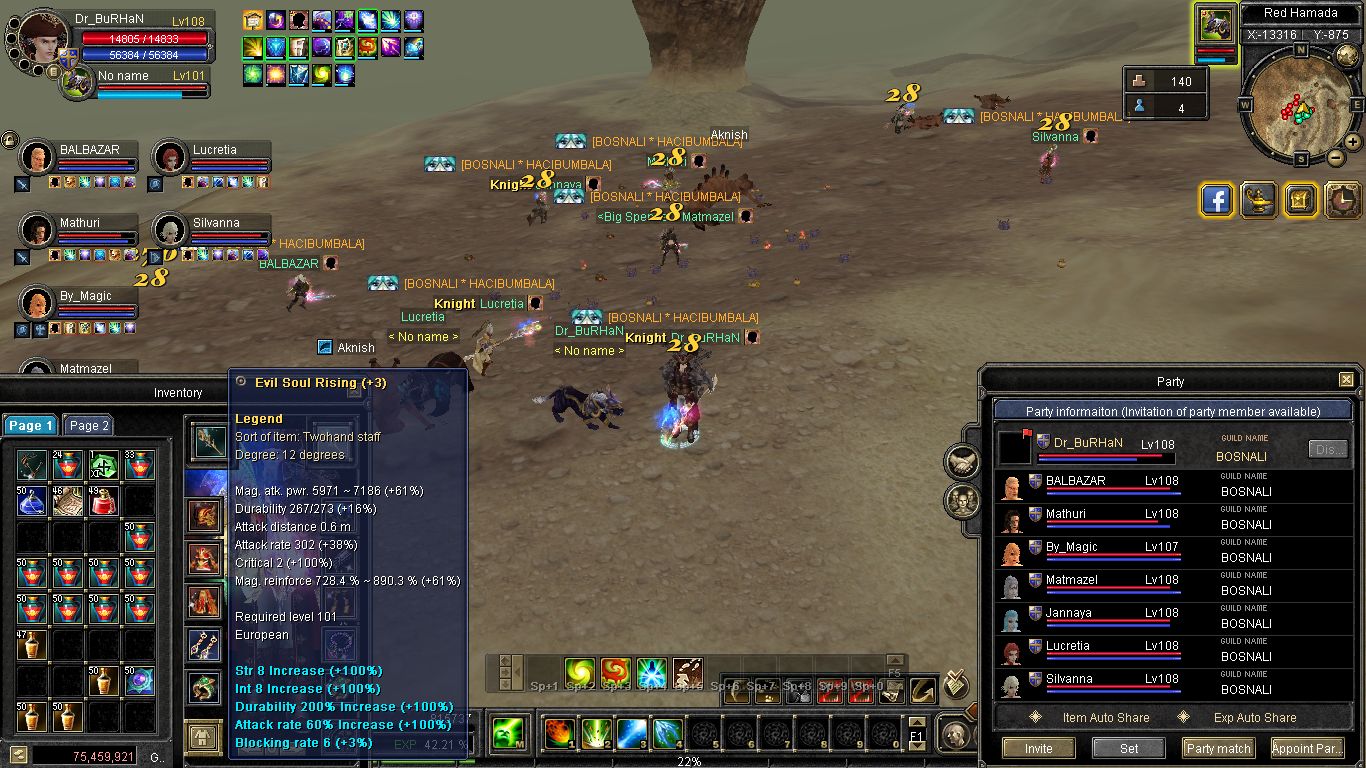Image resolution: width=1366 pixels, height=768 pixels.
Task: Click the Invite button in Party
Action: point(1038,748)
